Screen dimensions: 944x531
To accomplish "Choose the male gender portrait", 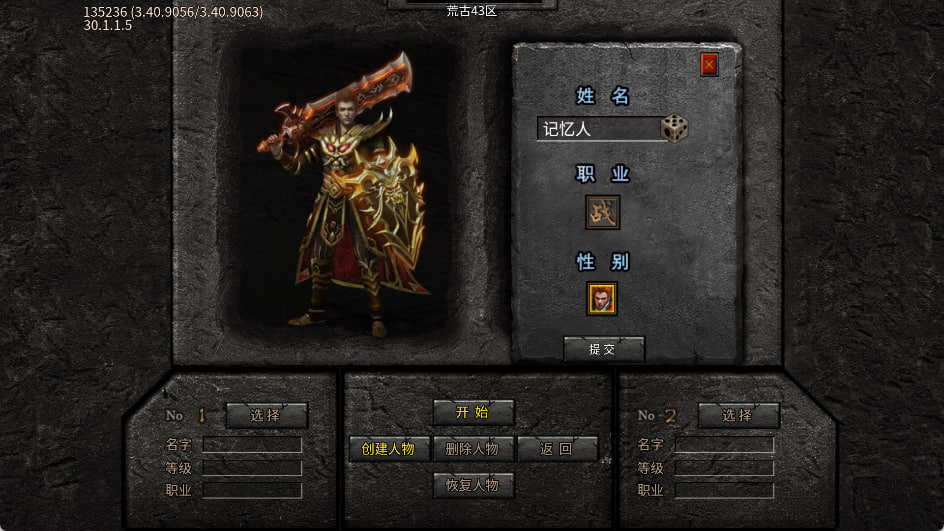I will click(x=602, y=298).
